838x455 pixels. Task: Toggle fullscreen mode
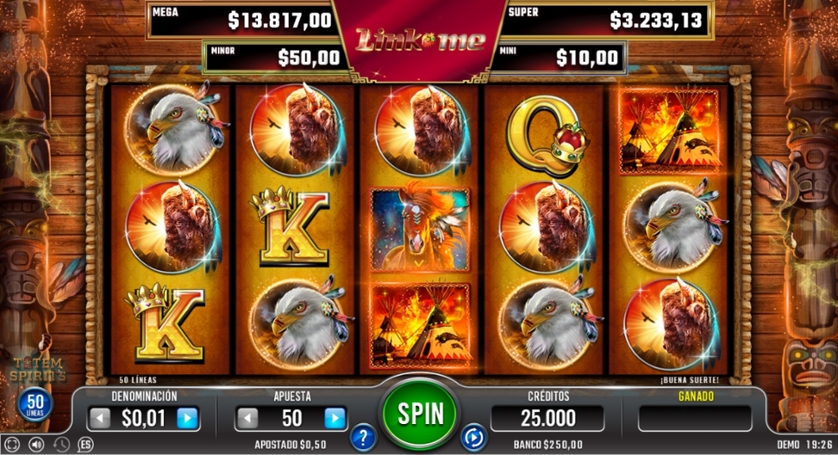pyautogui.click(x=12, y=444)
